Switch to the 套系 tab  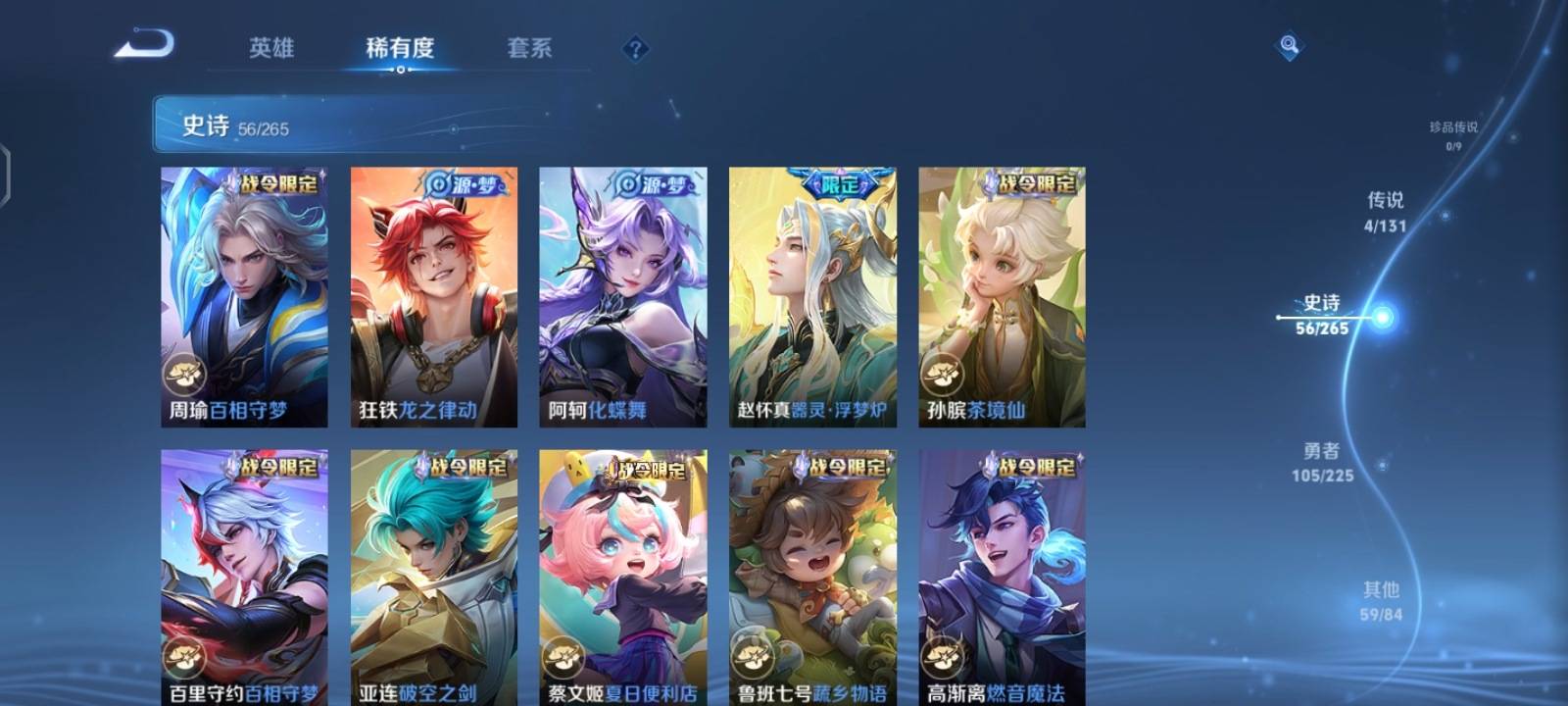click(x=527, y=47)
